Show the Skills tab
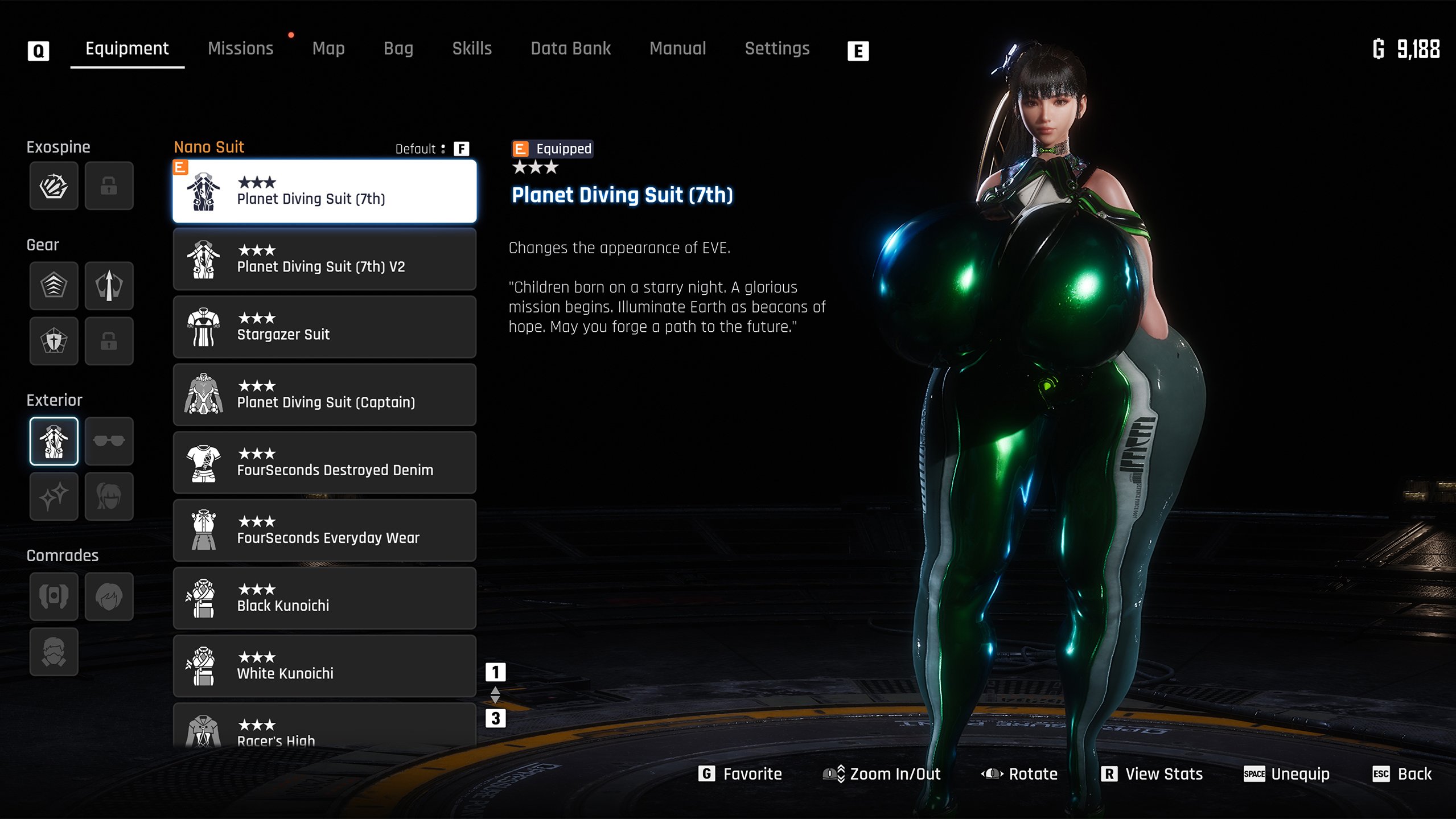Screen dimensions: 1456x819 pos(472,49)
